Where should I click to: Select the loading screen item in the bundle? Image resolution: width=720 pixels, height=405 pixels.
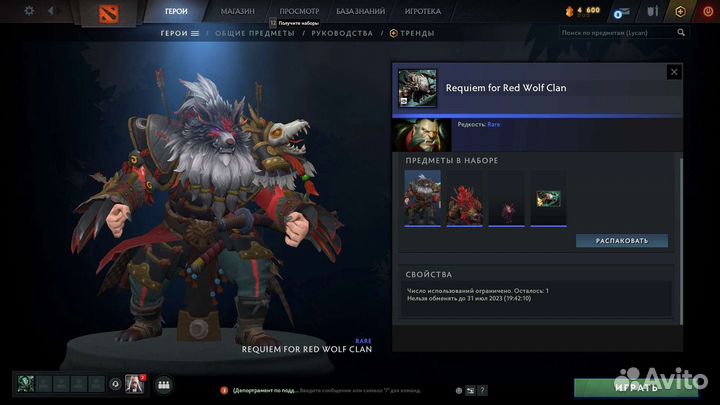click(x=548, y=197)
